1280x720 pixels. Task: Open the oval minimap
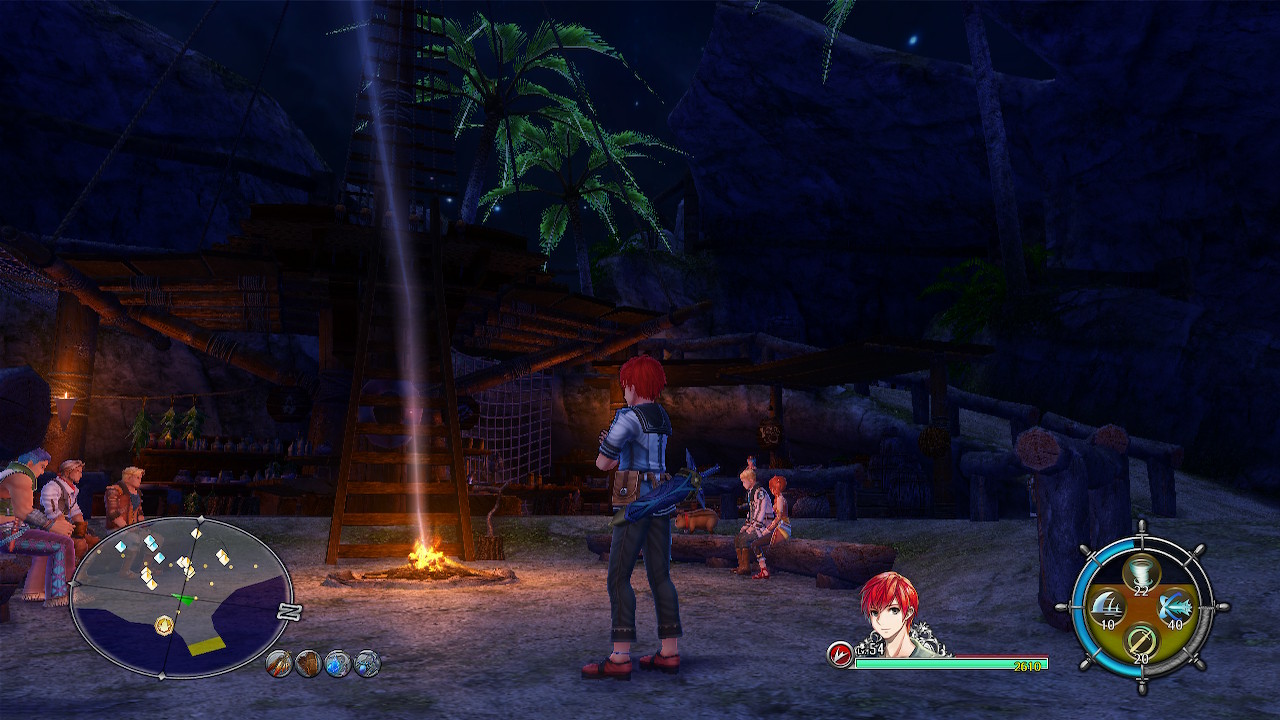point(180,597)
